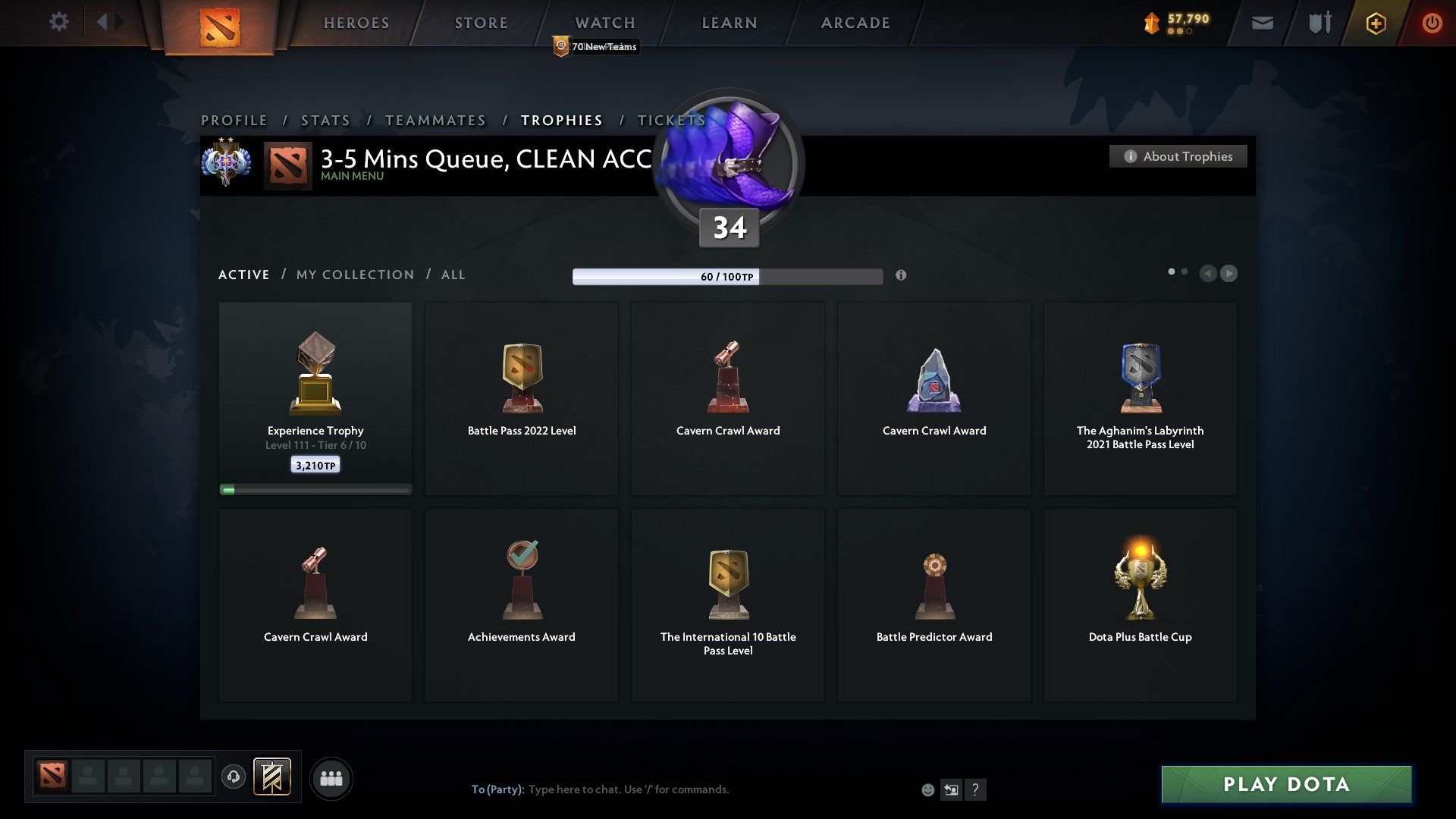Click the power button to exit Dota
Screen dimensions: 1456x819
pos(1432,23)
